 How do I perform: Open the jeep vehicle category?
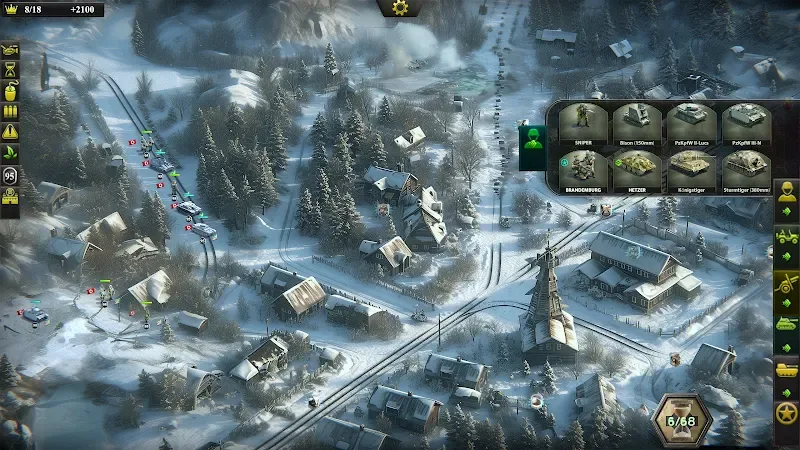pyautogui.click(x=787, y=239)
